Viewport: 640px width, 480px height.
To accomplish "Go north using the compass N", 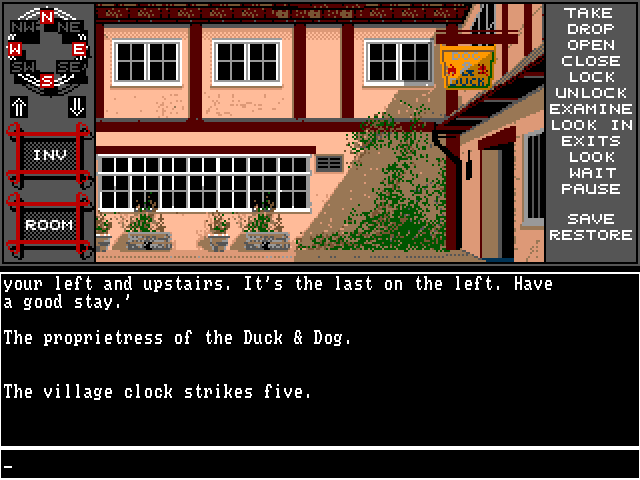I will click(x=47, y=16).
